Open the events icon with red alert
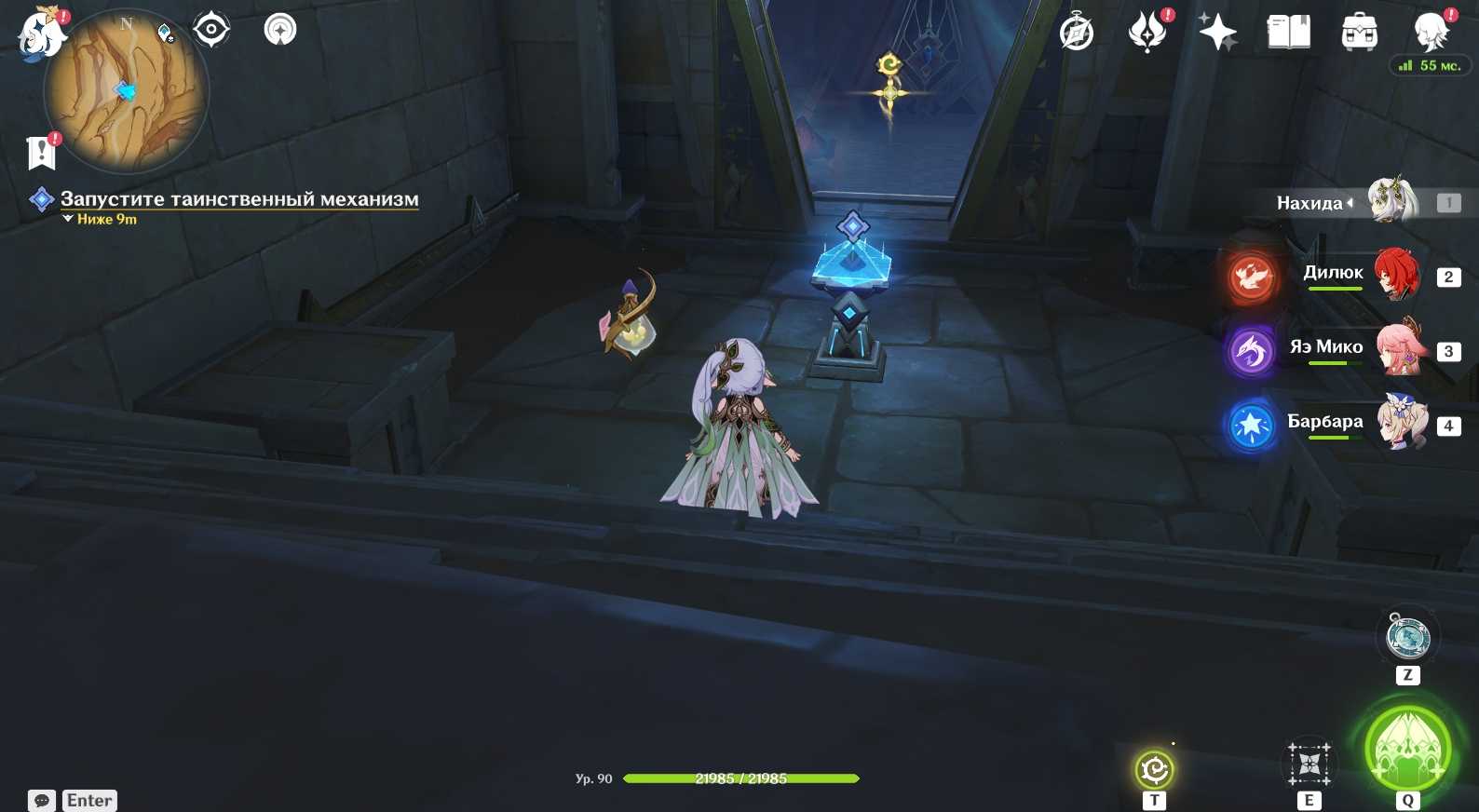 pyautogui.click(x=1147, y=33)
